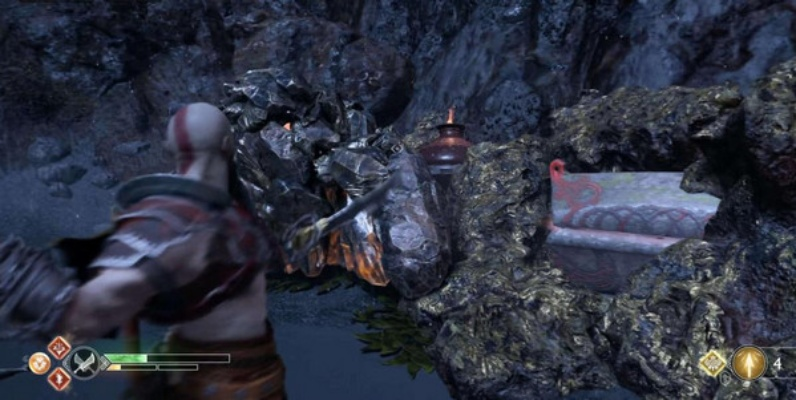
Task: Click the yellow diamond icon beside the arrow counter
Action: 714,364
